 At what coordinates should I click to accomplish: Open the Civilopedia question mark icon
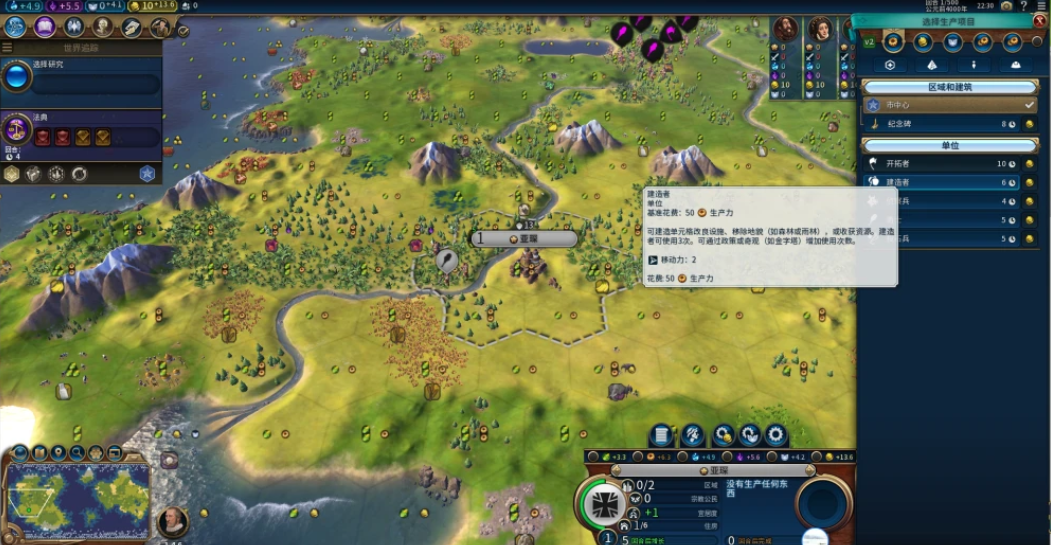tap(1023, 6)
